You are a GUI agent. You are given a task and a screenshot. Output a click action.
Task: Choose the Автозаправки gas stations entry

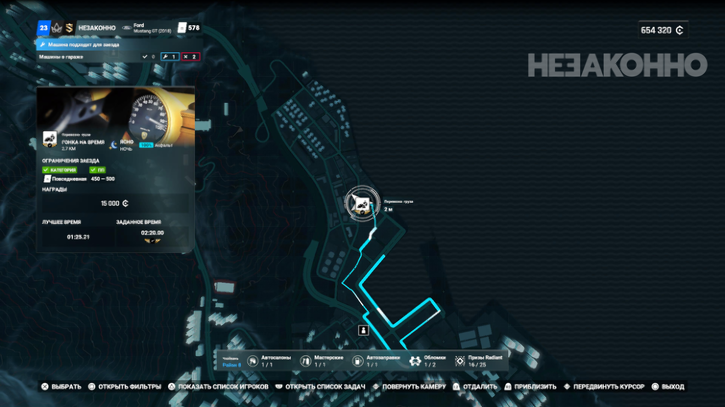[x=375, y=360]
